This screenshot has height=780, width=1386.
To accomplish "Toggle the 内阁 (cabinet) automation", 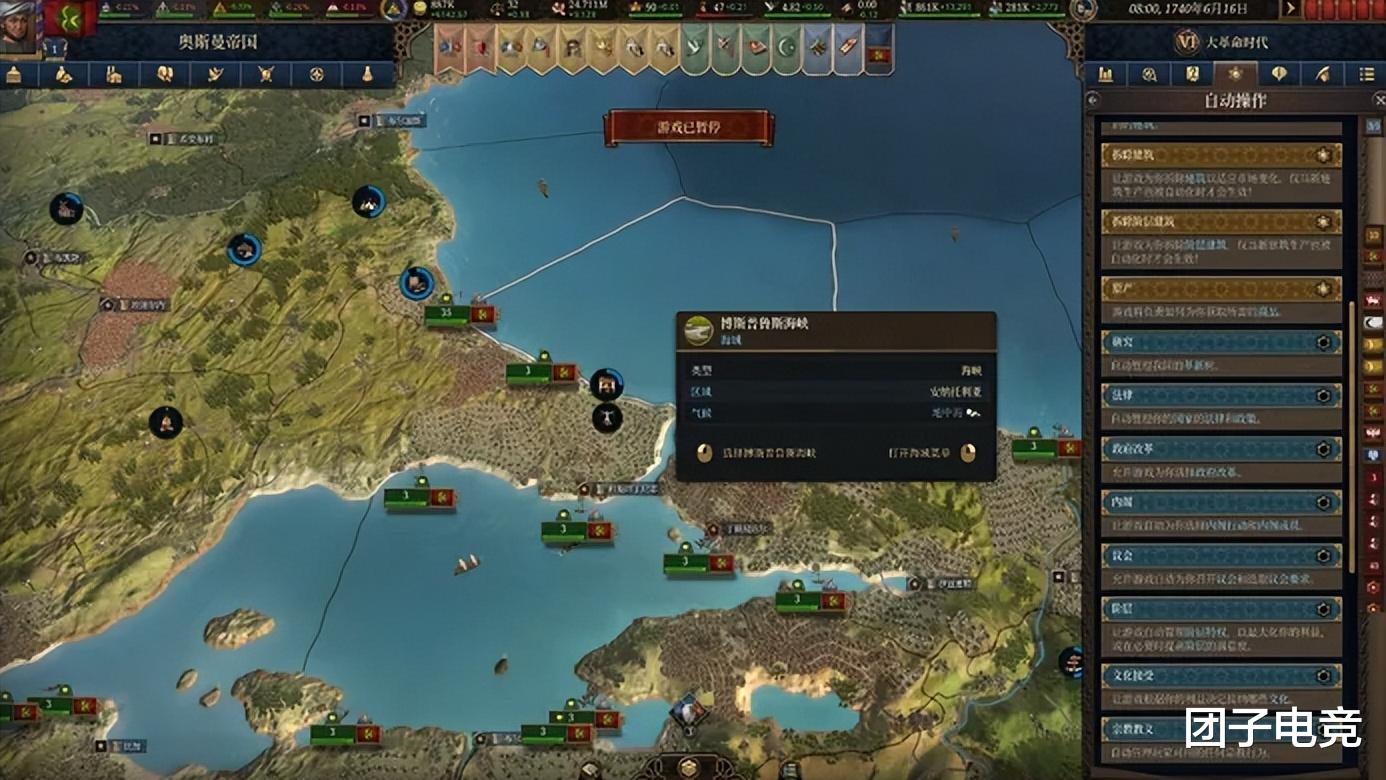I will 1324,503.
